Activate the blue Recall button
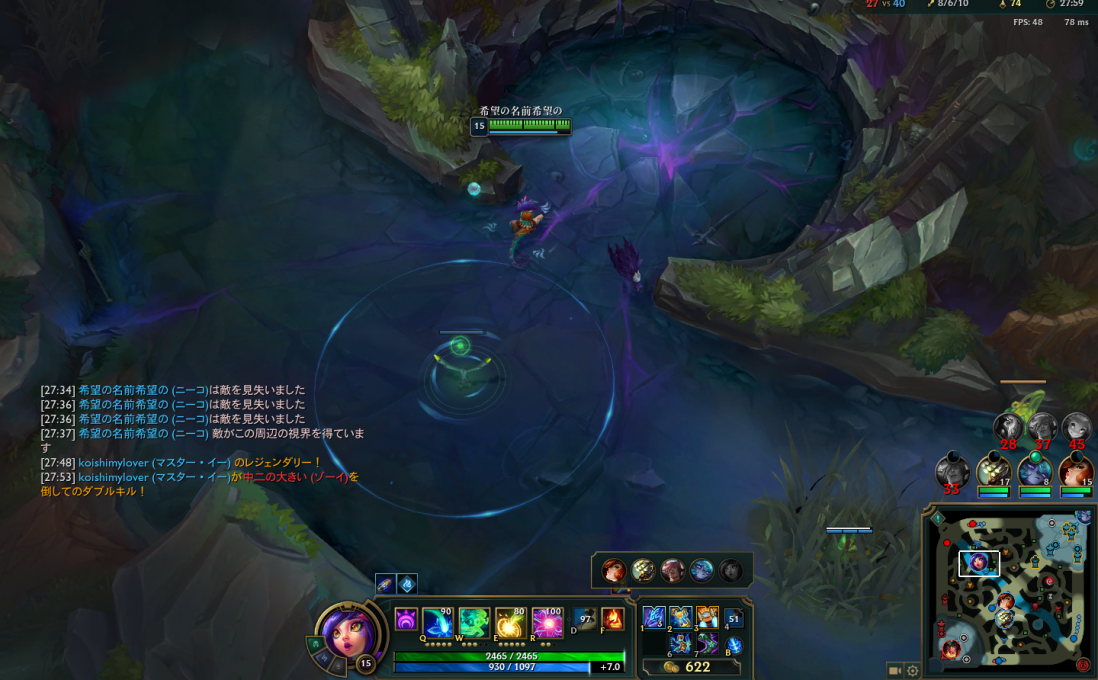 (x=734, y=645)
